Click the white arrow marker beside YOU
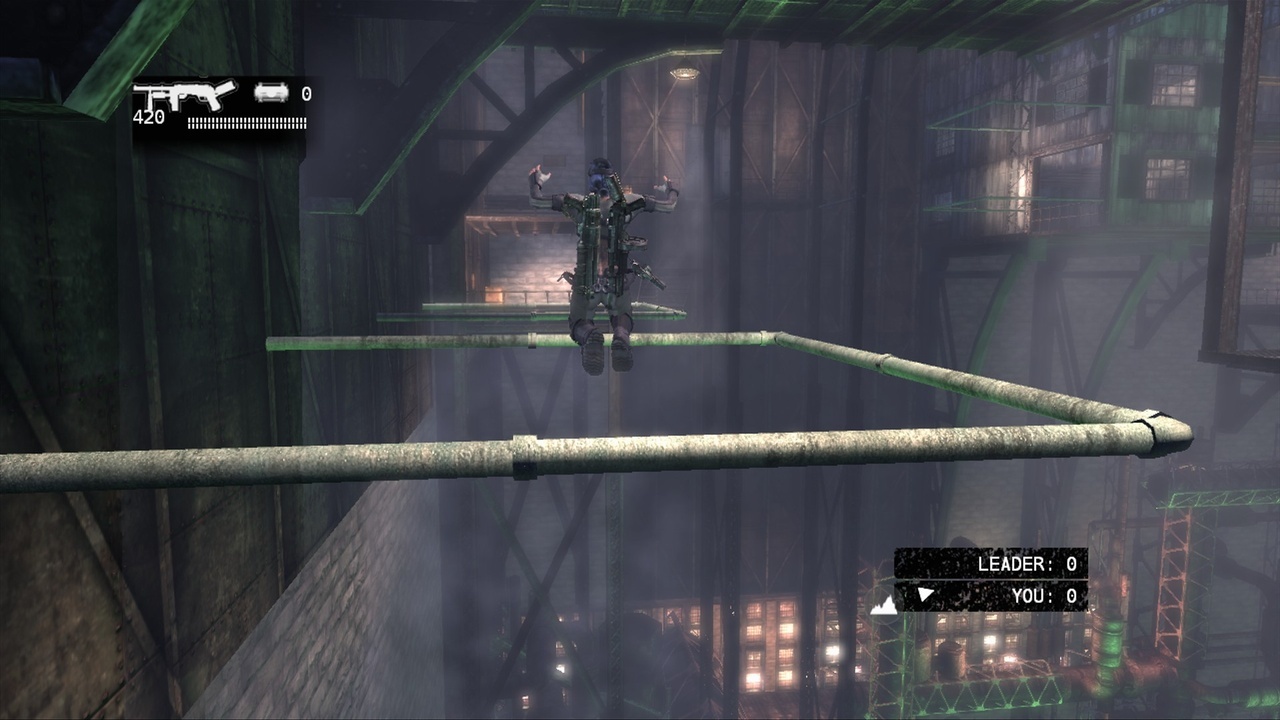This screenshot has height=720, width=1280. [x=926, y=595]
